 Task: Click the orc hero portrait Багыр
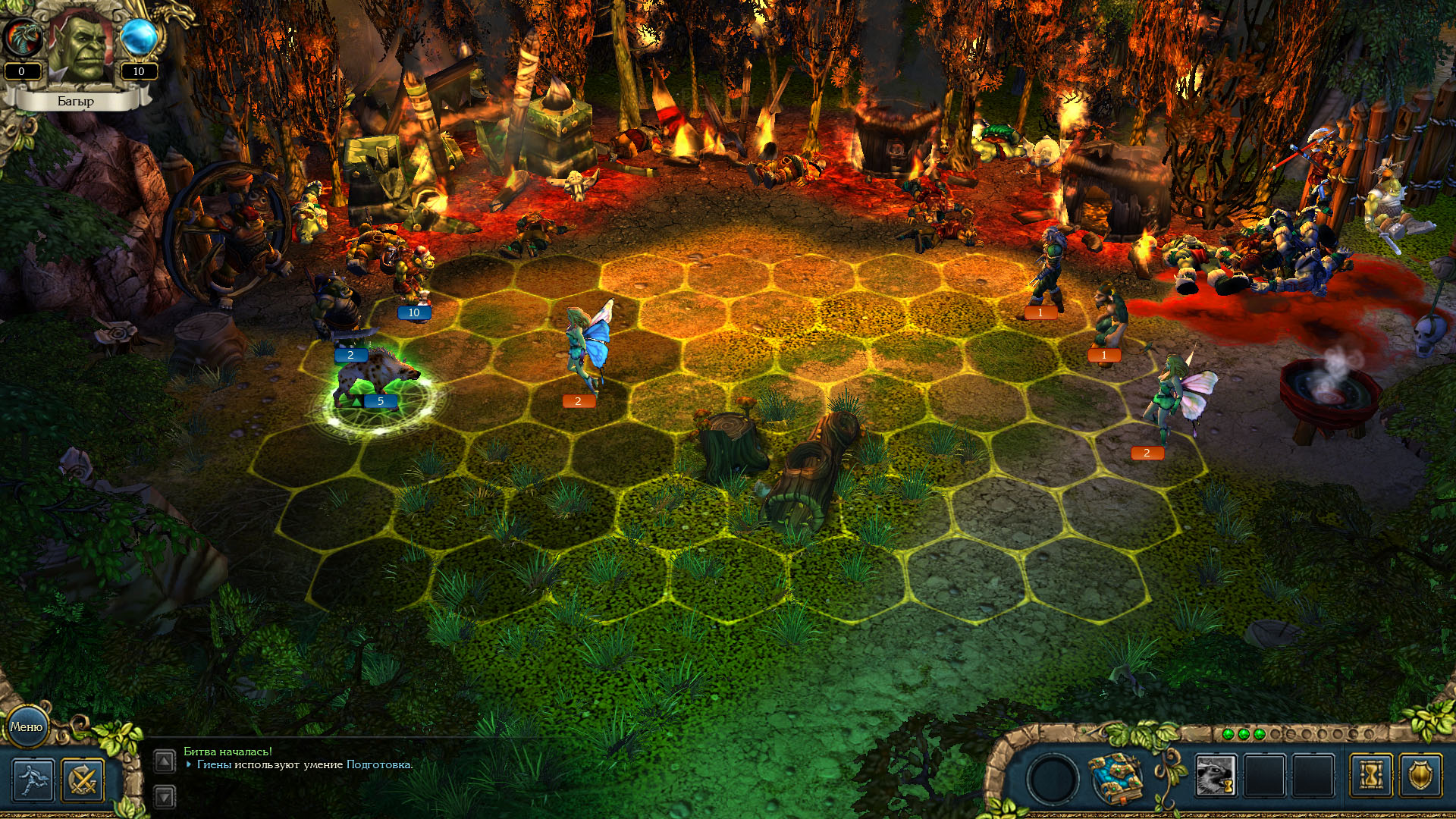click(x=80, y=47)
